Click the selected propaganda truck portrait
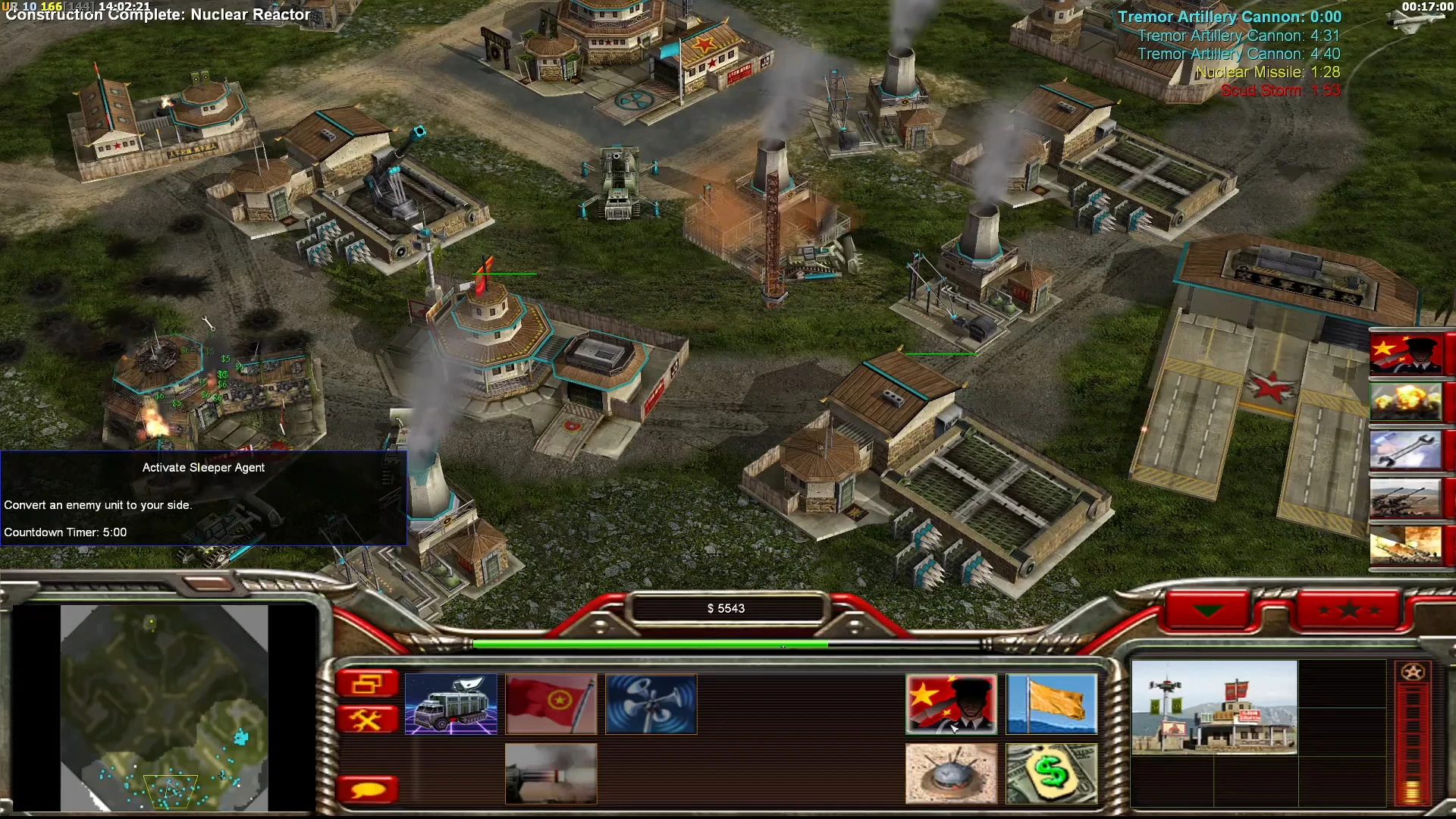The width and height of the screenshot is (1456, 819). [453, 704]
